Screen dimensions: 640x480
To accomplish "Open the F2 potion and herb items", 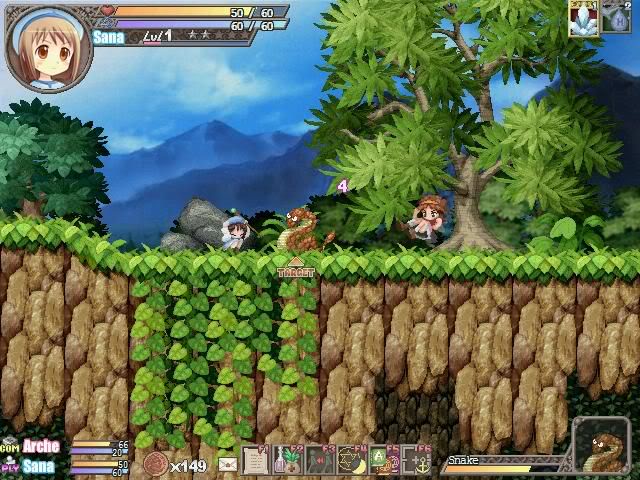I will pos(288,460).
